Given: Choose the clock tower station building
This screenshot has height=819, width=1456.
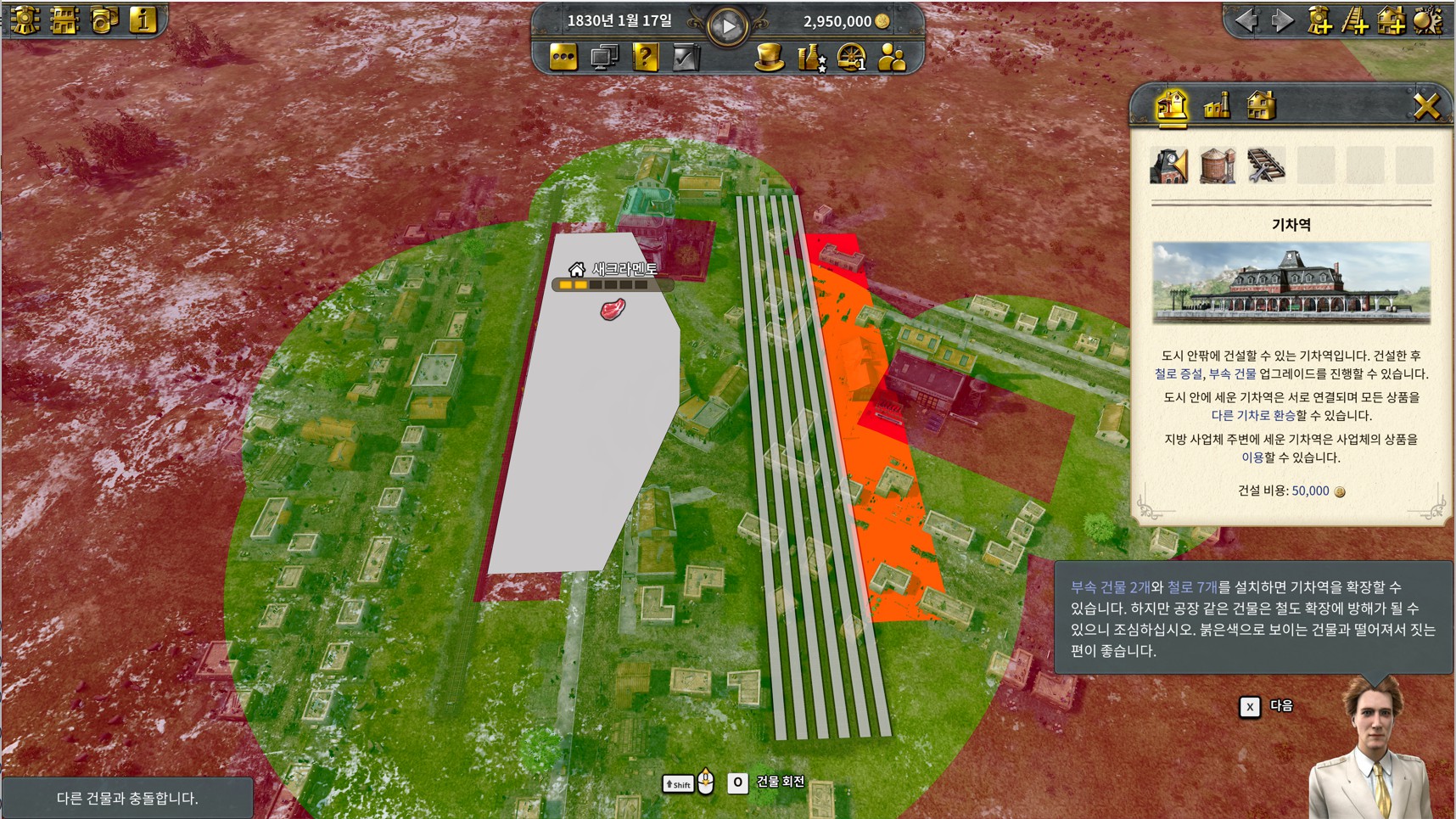Looking at the screenshot, I should click(1168, 165).
